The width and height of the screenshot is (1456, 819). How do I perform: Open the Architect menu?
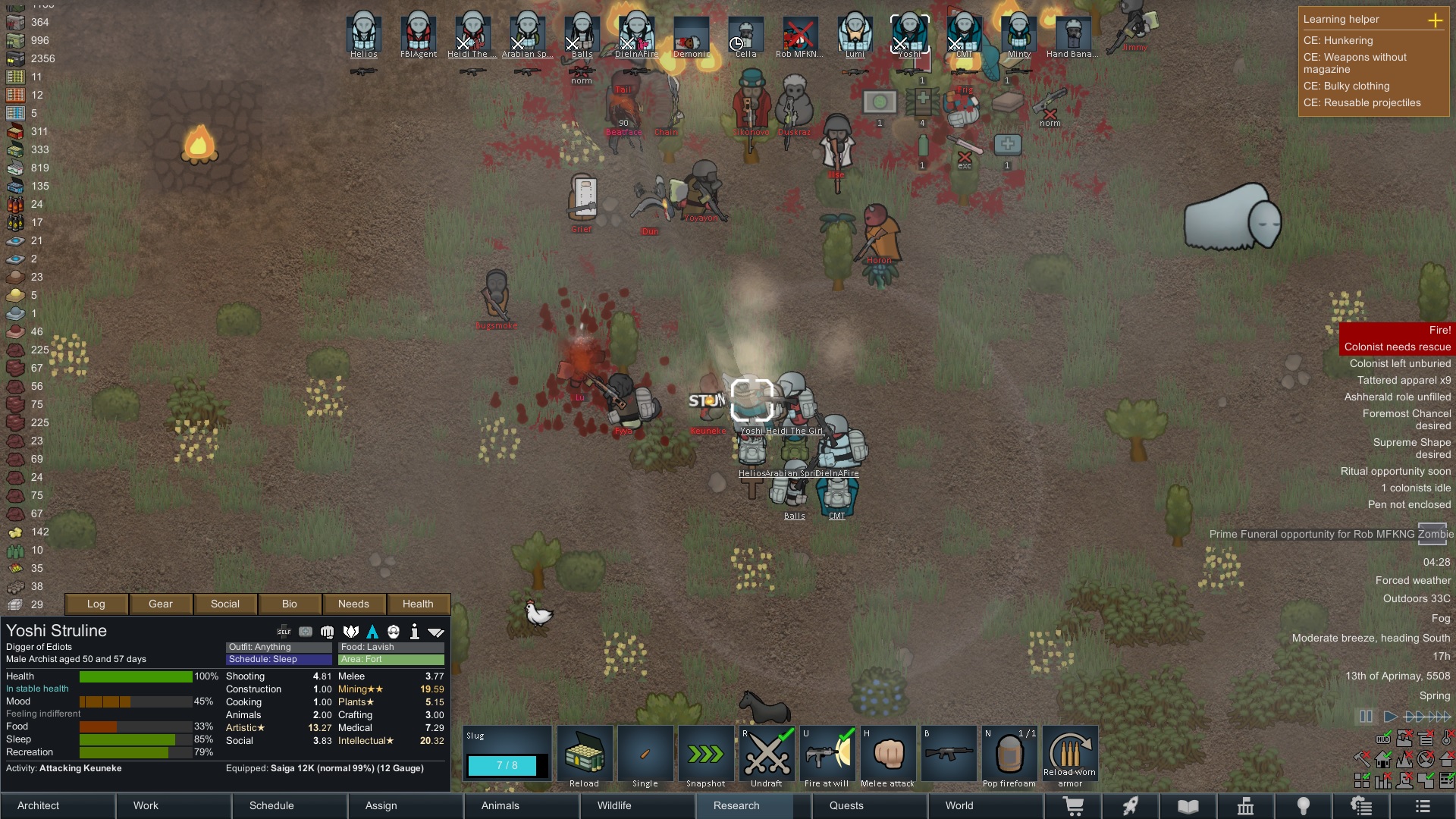pos(39,805)
